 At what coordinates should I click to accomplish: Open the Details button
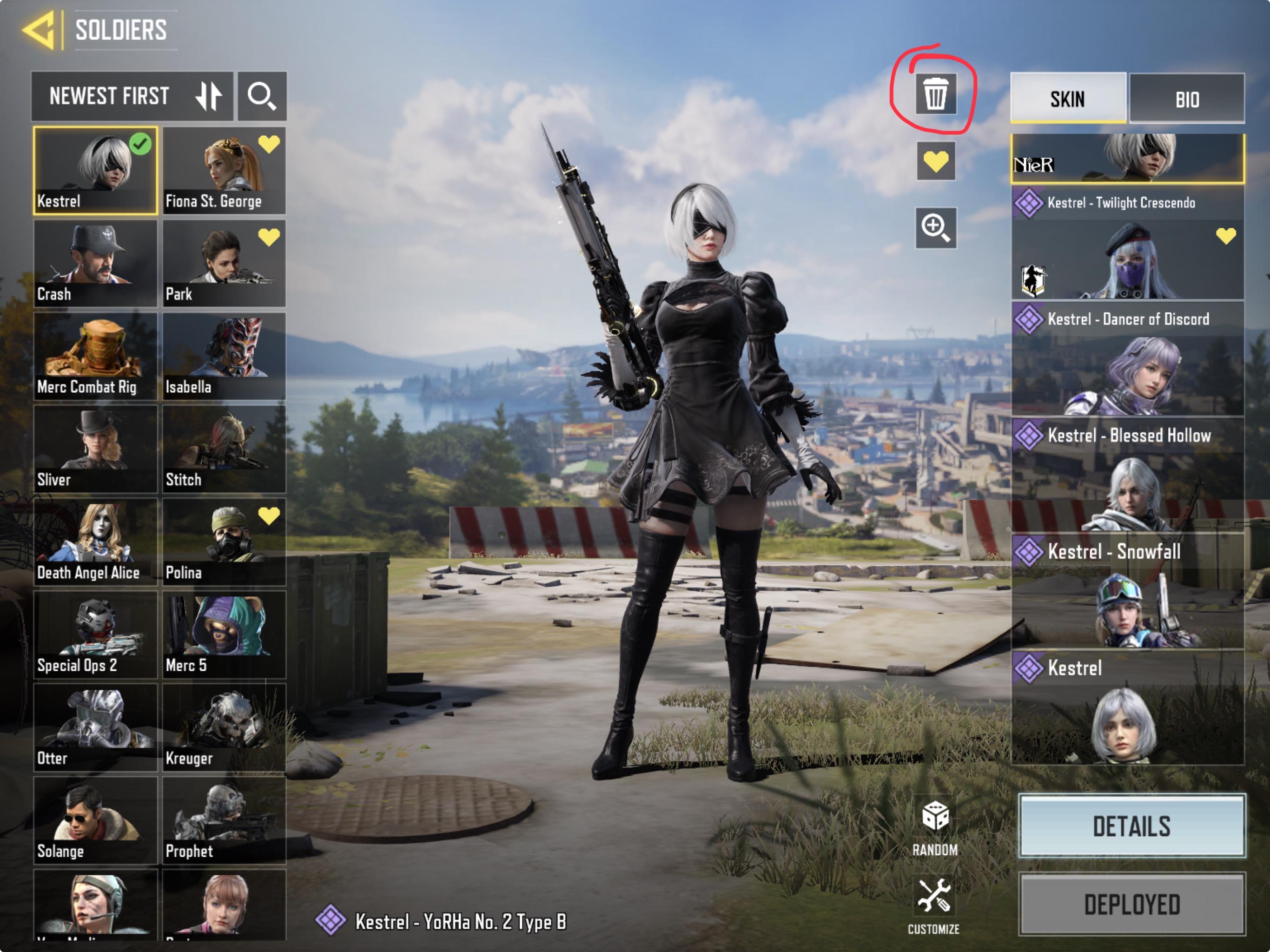tap(1131, 826)
